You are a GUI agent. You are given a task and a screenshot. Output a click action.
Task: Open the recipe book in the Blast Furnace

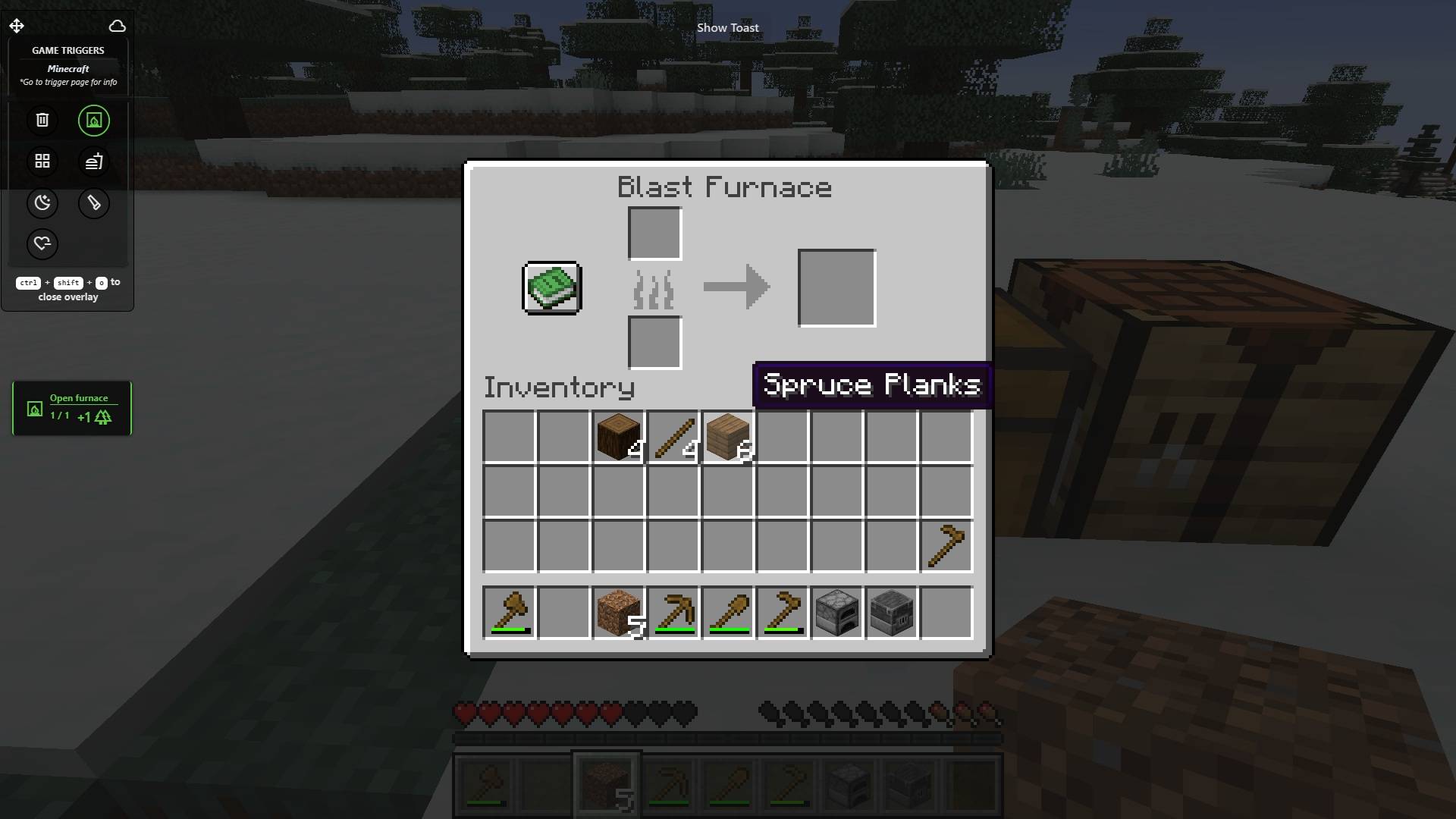pos(551,287)
